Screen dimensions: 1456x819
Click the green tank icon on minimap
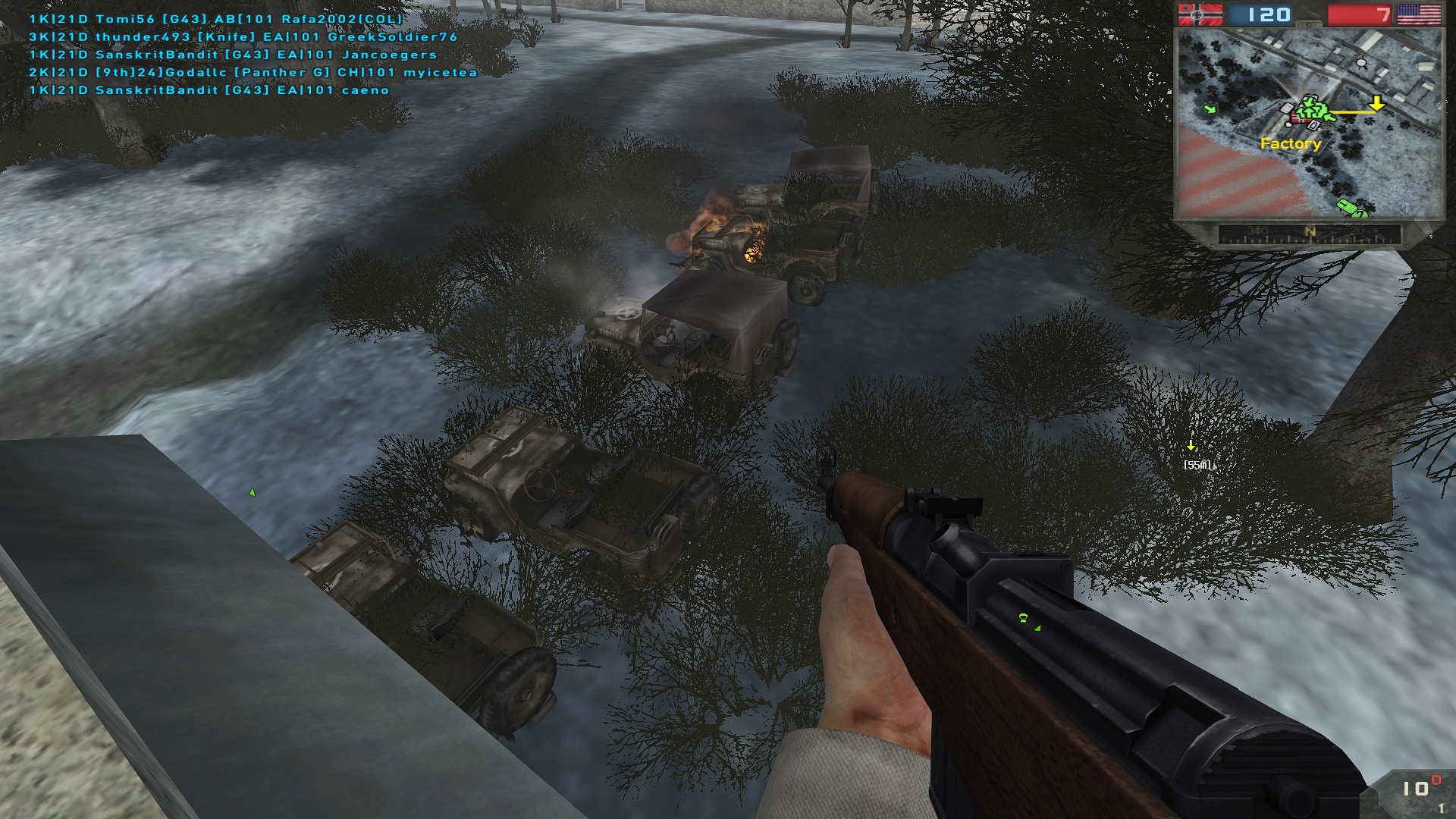tap(1348, 207)
